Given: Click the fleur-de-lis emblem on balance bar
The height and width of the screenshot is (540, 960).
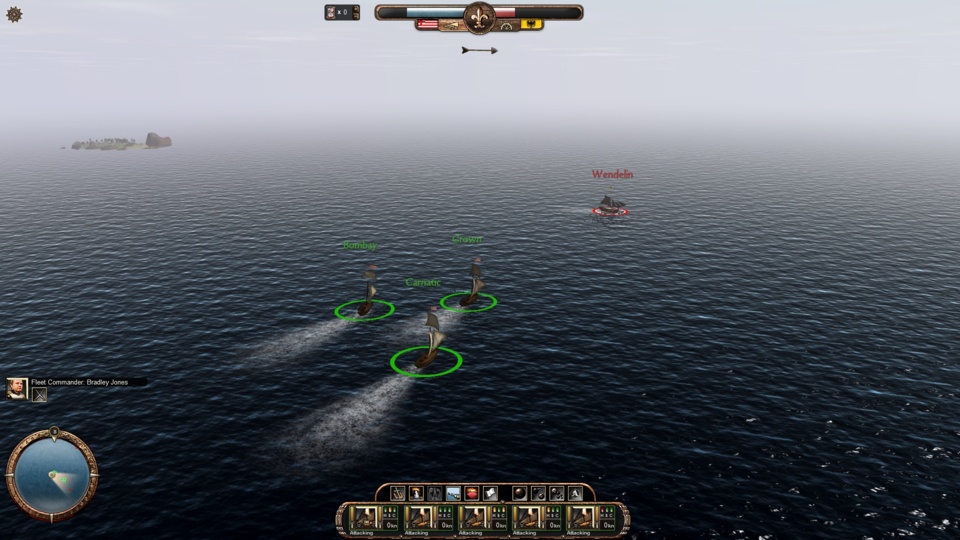Looking at the screenshot, I should (479, 17).
